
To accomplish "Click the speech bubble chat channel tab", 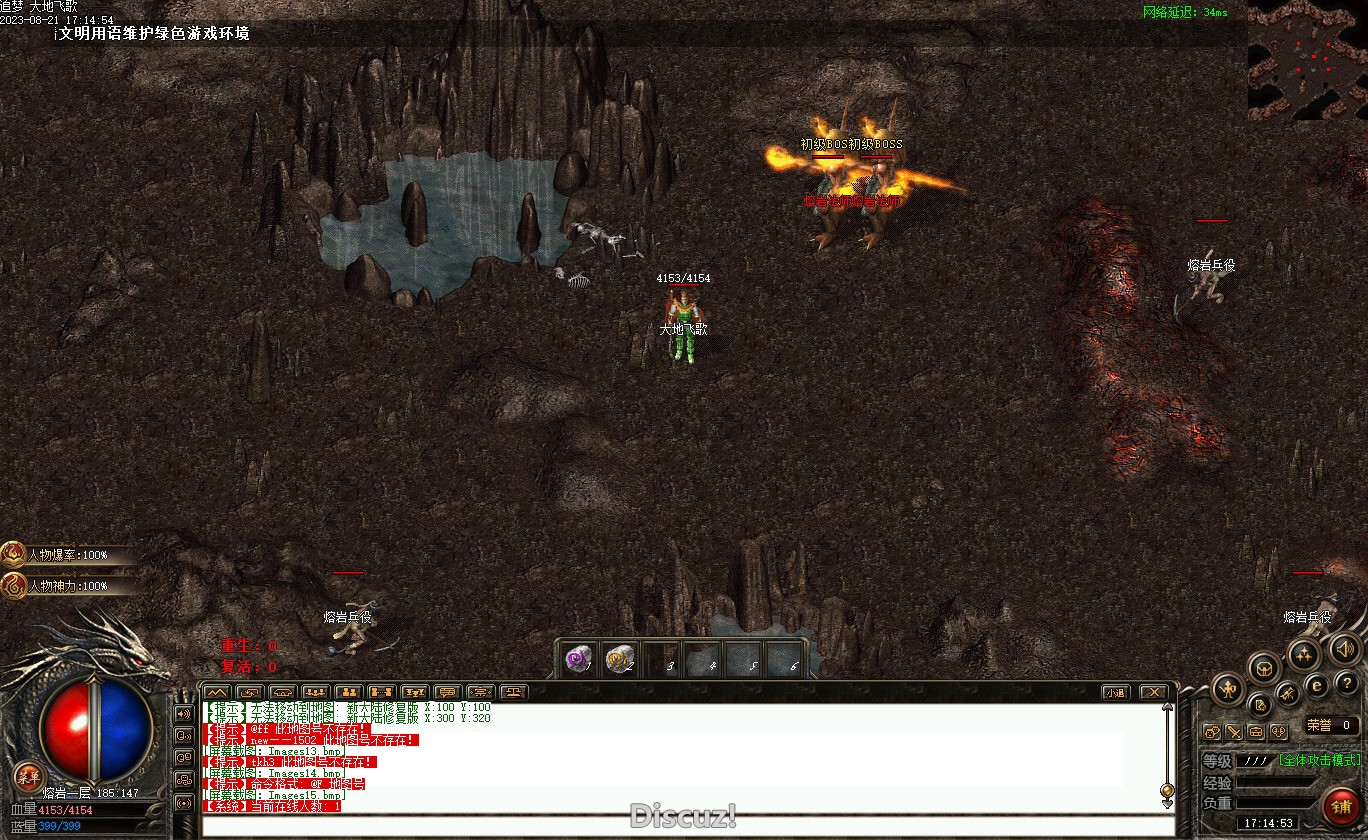I will tap(447, 692).
